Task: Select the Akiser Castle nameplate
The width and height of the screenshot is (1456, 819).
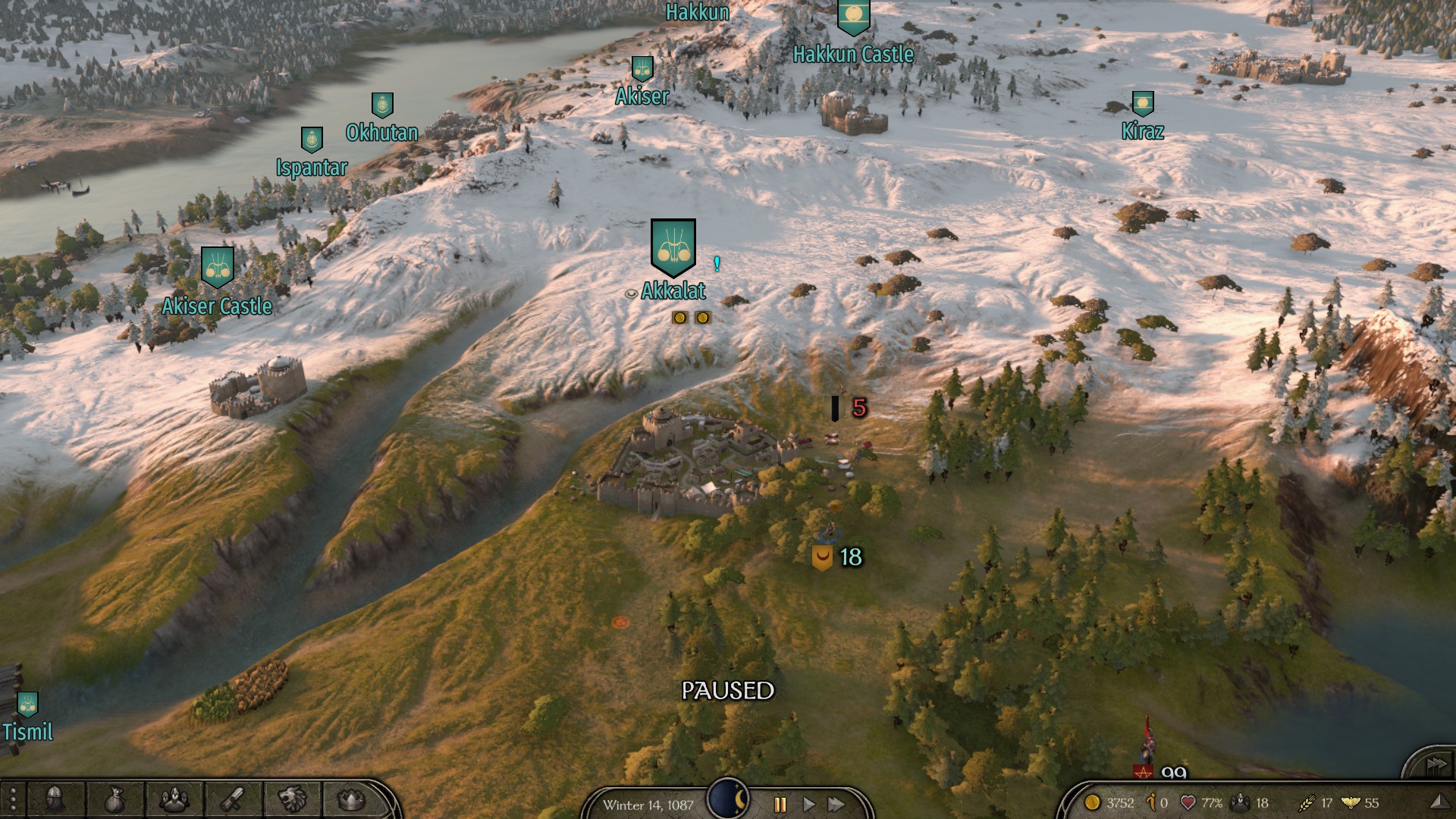Action: (217, 306)
